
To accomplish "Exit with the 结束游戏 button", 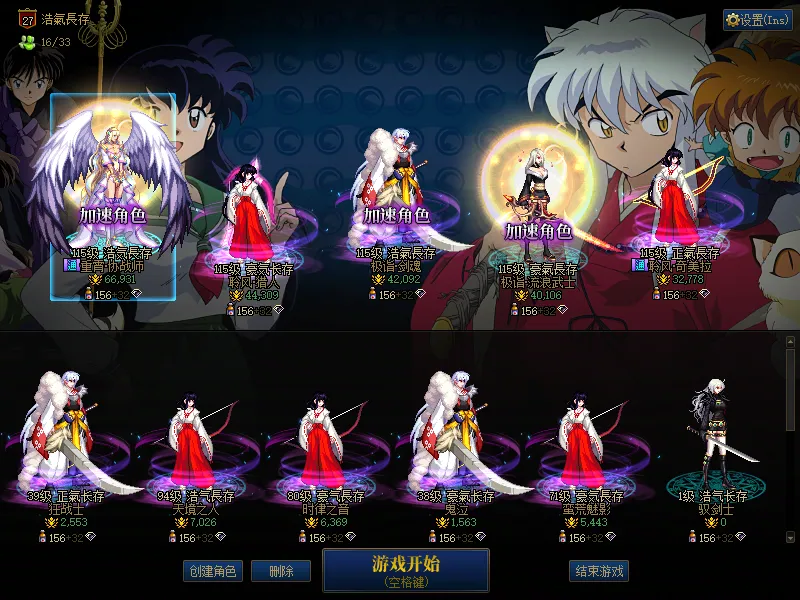I will pyautogui.click(x=599, y=571).
